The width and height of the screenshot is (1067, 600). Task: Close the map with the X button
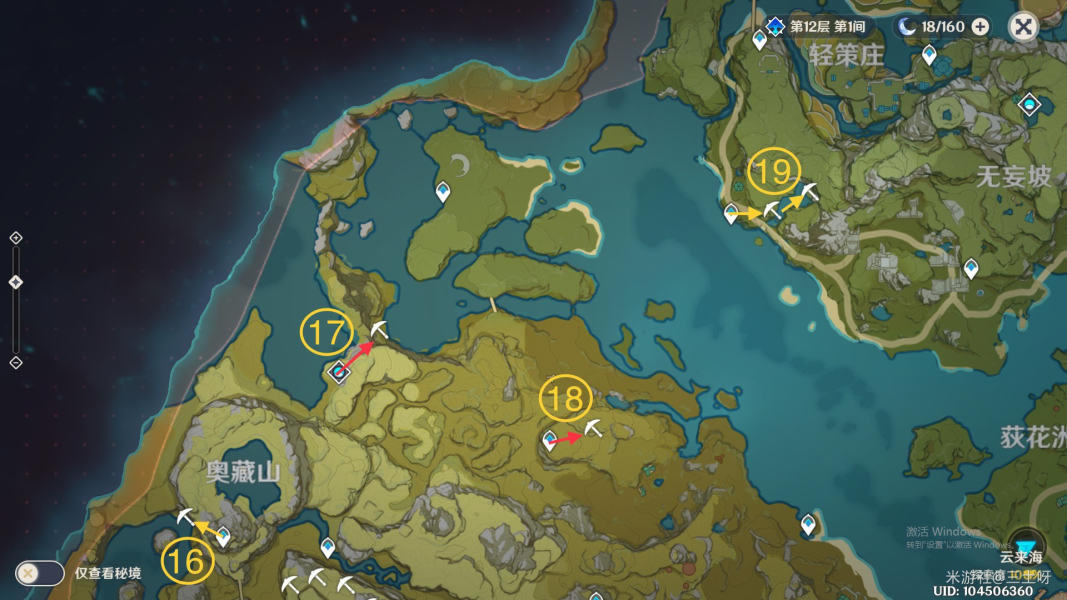pyautogui.click(x=1023, y=26)
